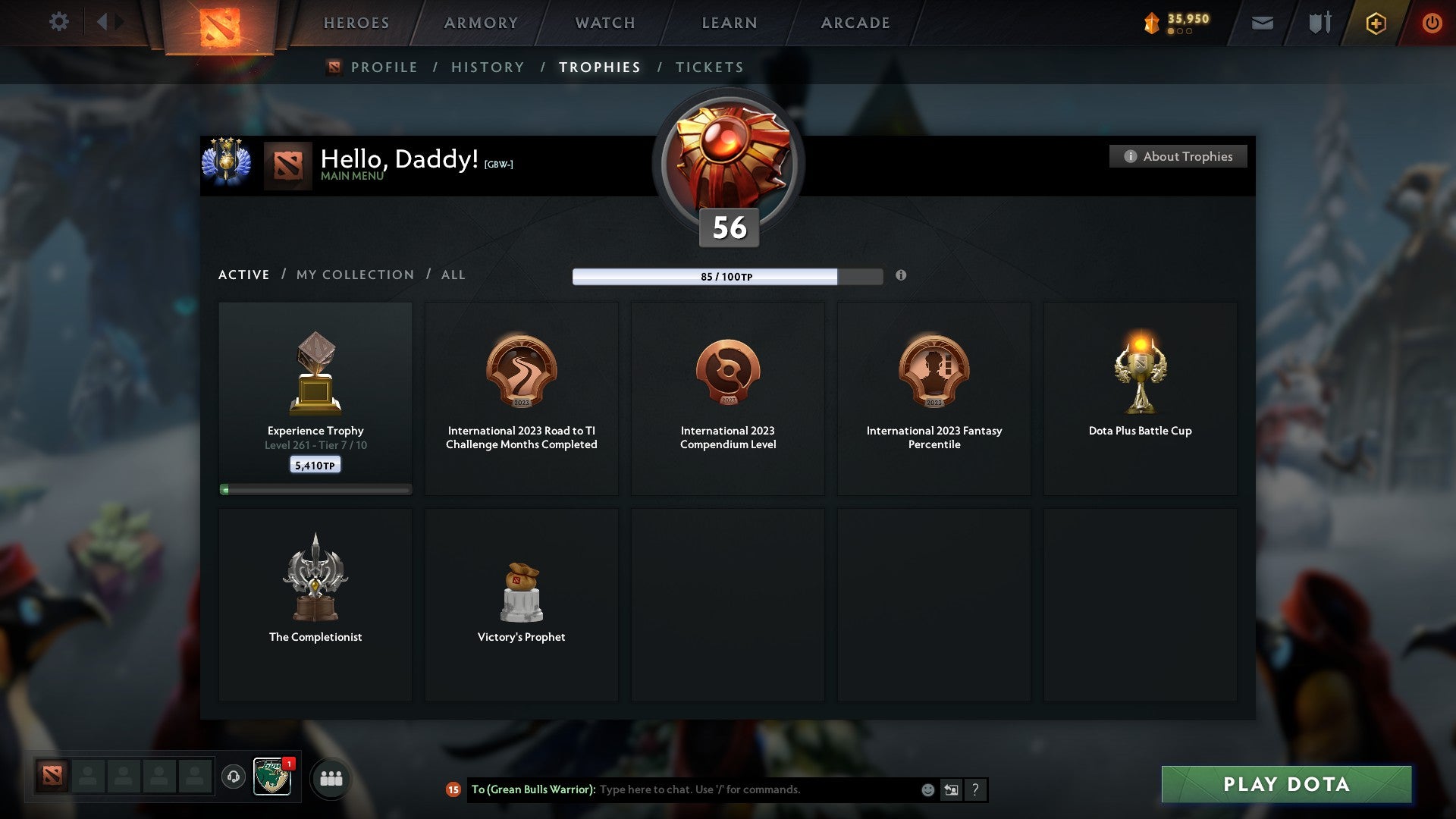This screenshot has height=819, width=1456.
Task: Click the guild crest with notification badge
Action: tap(271, 777)
